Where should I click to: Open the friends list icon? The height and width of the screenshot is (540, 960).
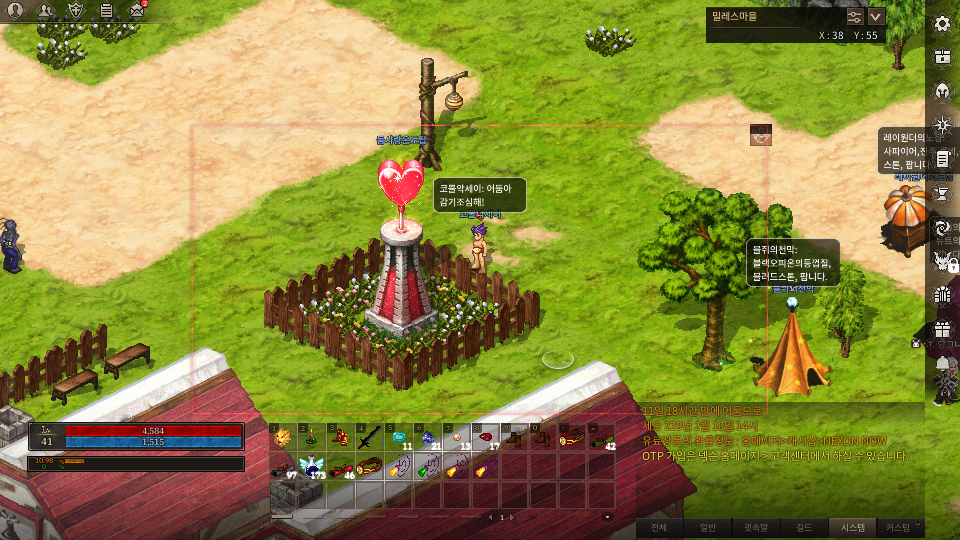tap(46, 11)
